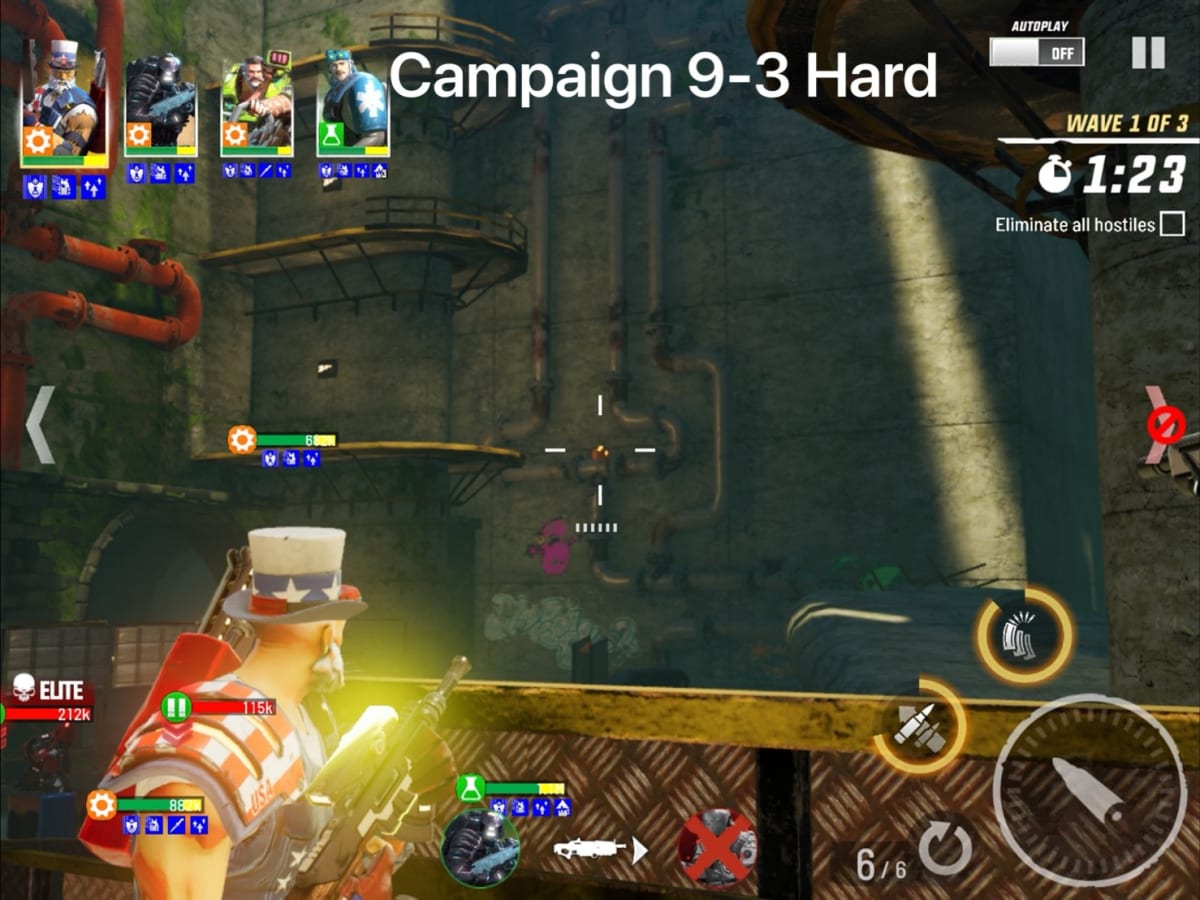The height and width of the screenshot is (900, 1200).
Task: Pause the battle
Action: coord(1148,52)
